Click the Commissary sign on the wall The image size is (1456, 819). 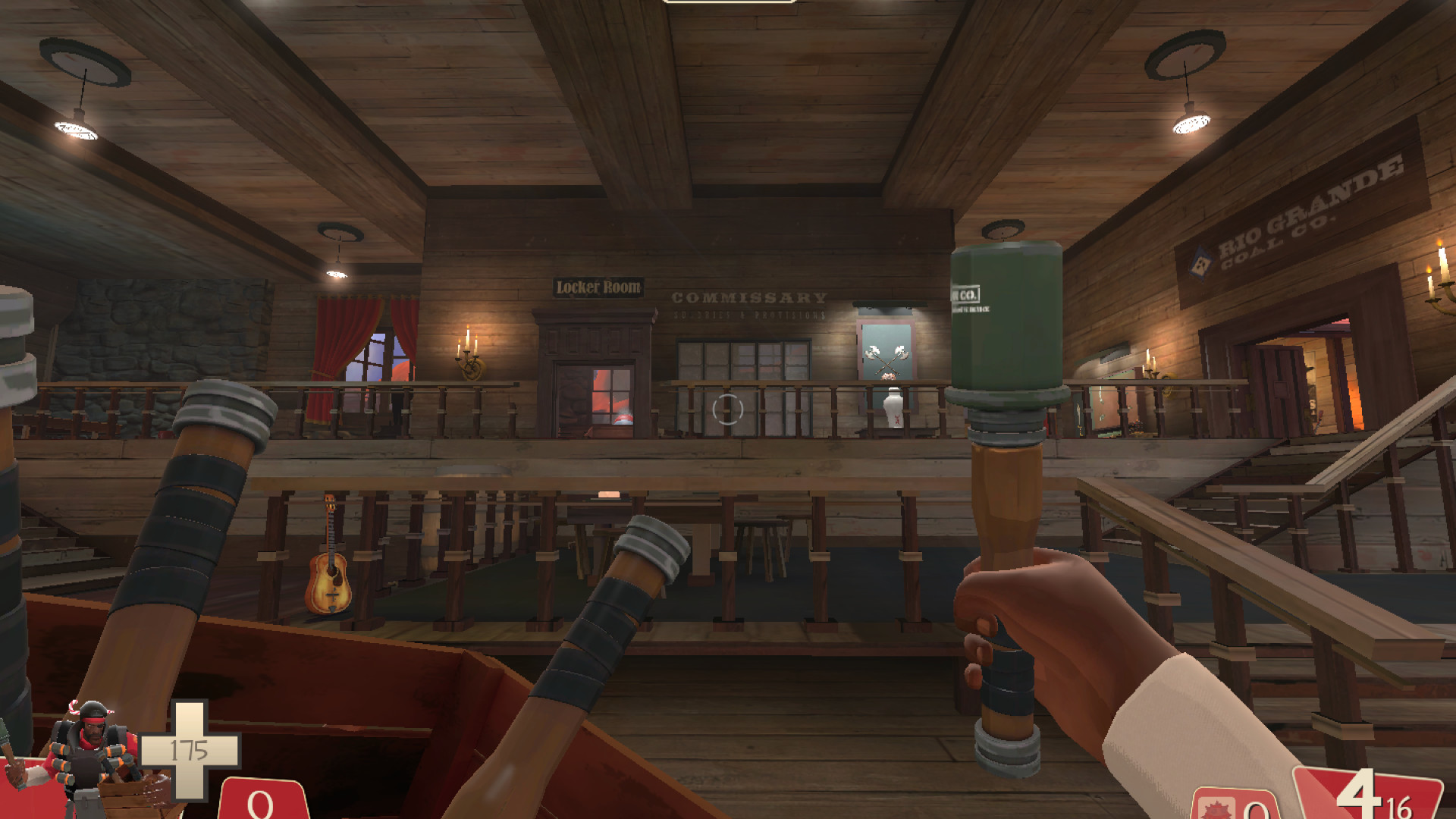click(x=748, y=298)
